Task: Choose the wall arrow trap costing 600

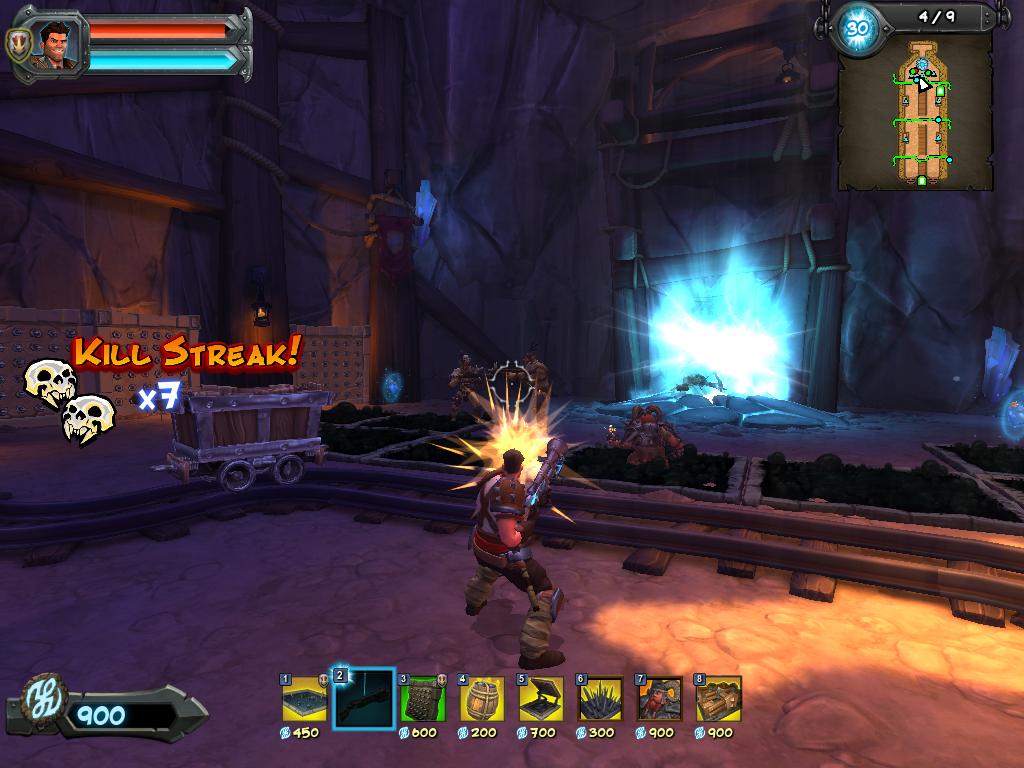Action: [423, 698]
